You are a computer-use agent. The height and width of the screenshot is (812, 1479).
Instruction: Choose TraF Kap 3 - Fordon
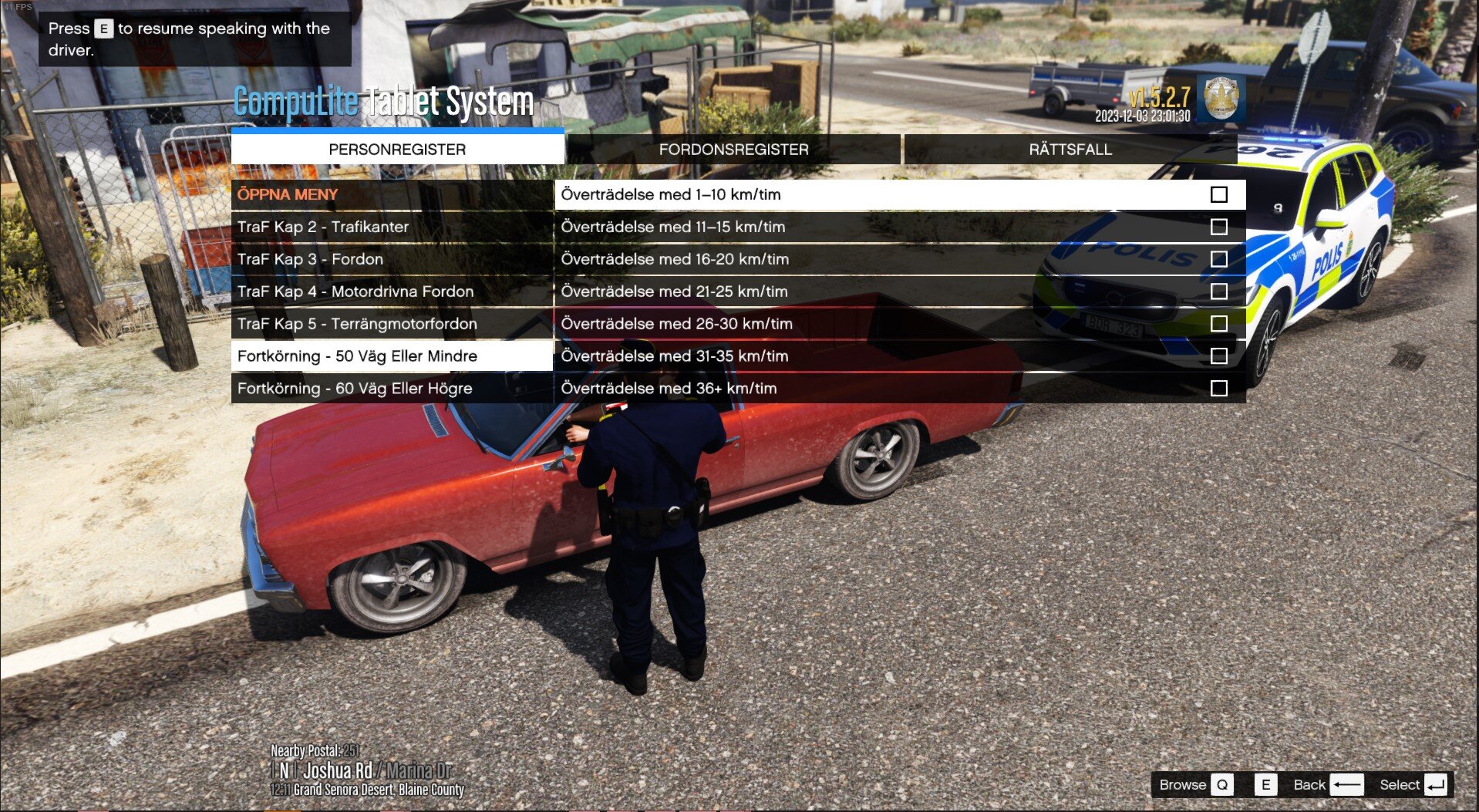click(x=310, y=259)
